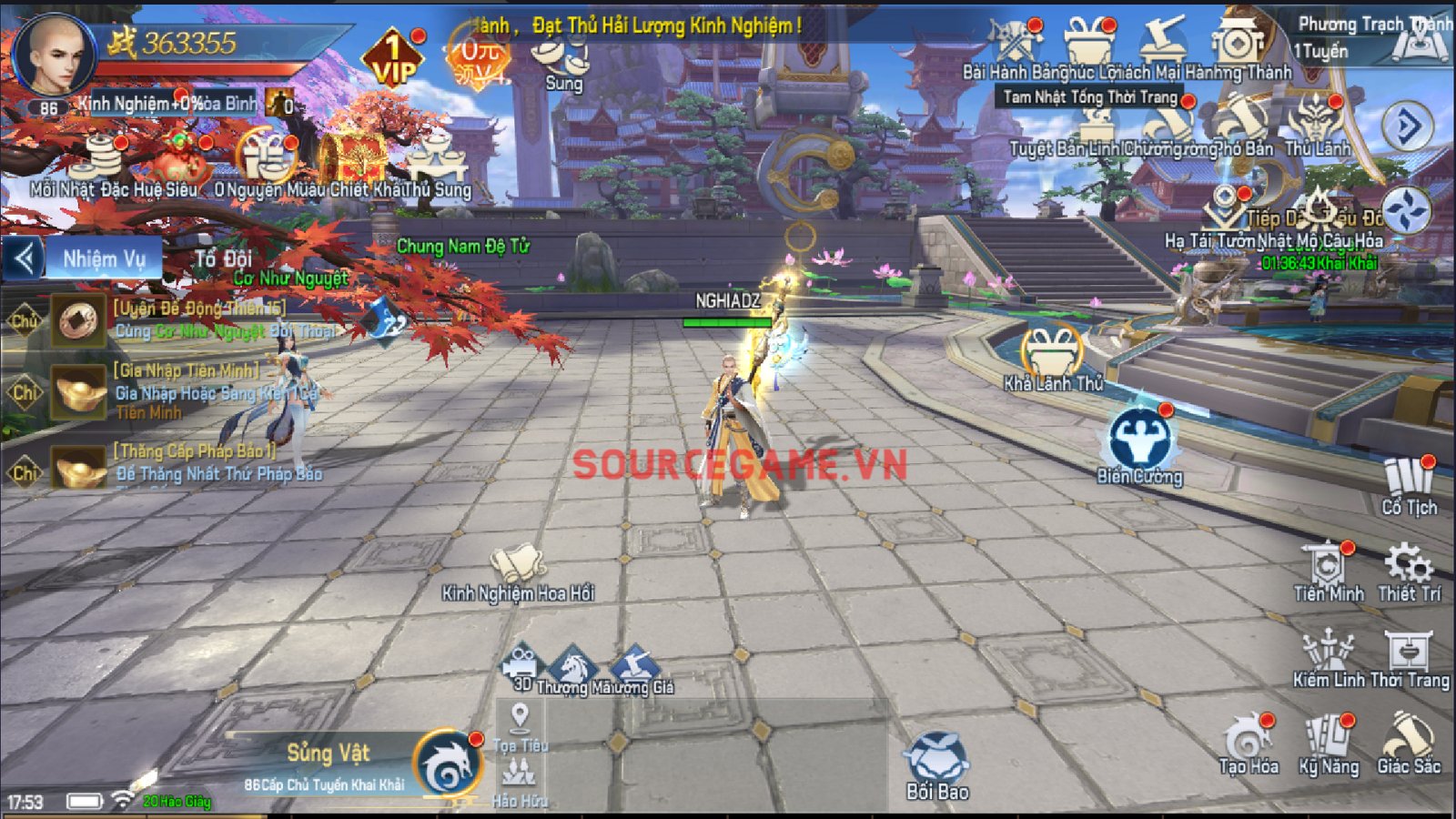The image size is (1456, 819).
Task: Open the Bối Bao bag
Action: [x=936, y=764]
